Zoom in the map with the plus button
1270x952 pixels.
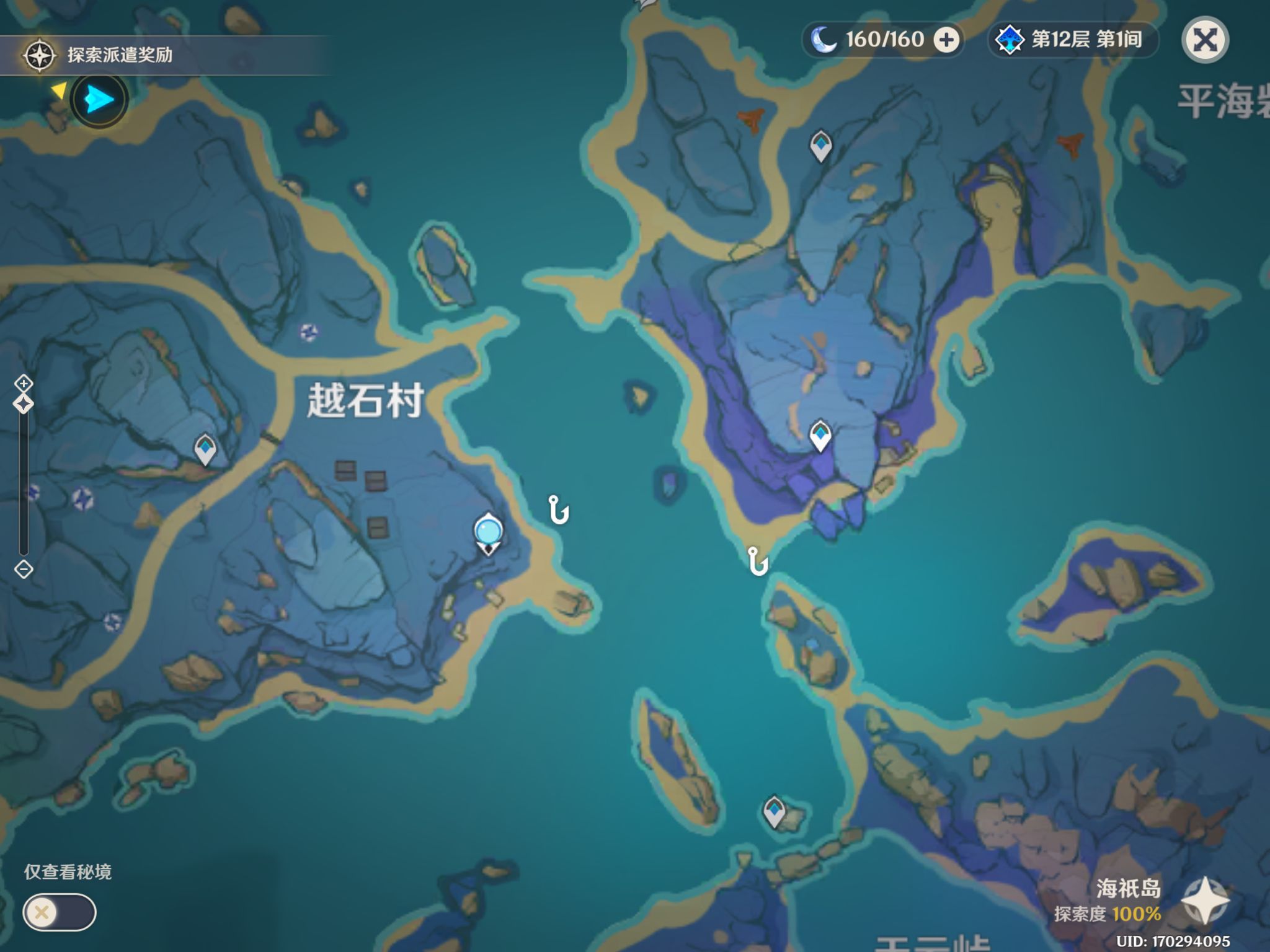[24, 382]
